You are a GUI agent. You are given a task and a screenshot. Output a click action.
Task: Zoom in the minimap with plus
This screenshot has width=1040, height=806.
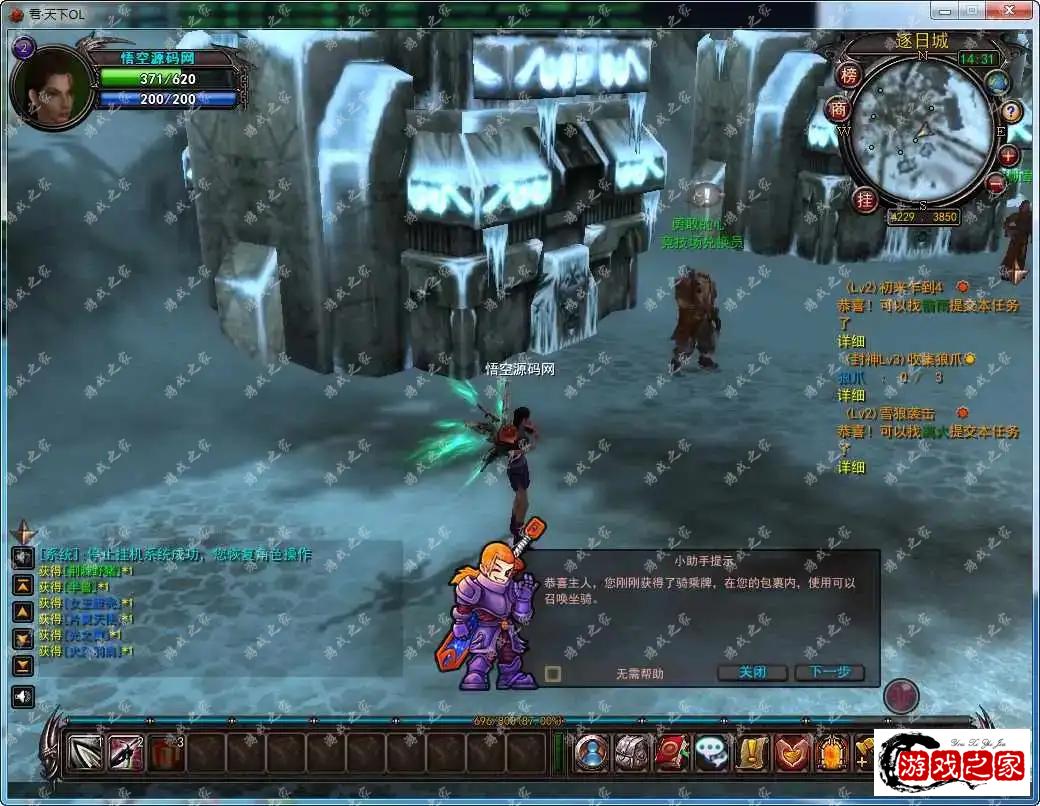1008,156
